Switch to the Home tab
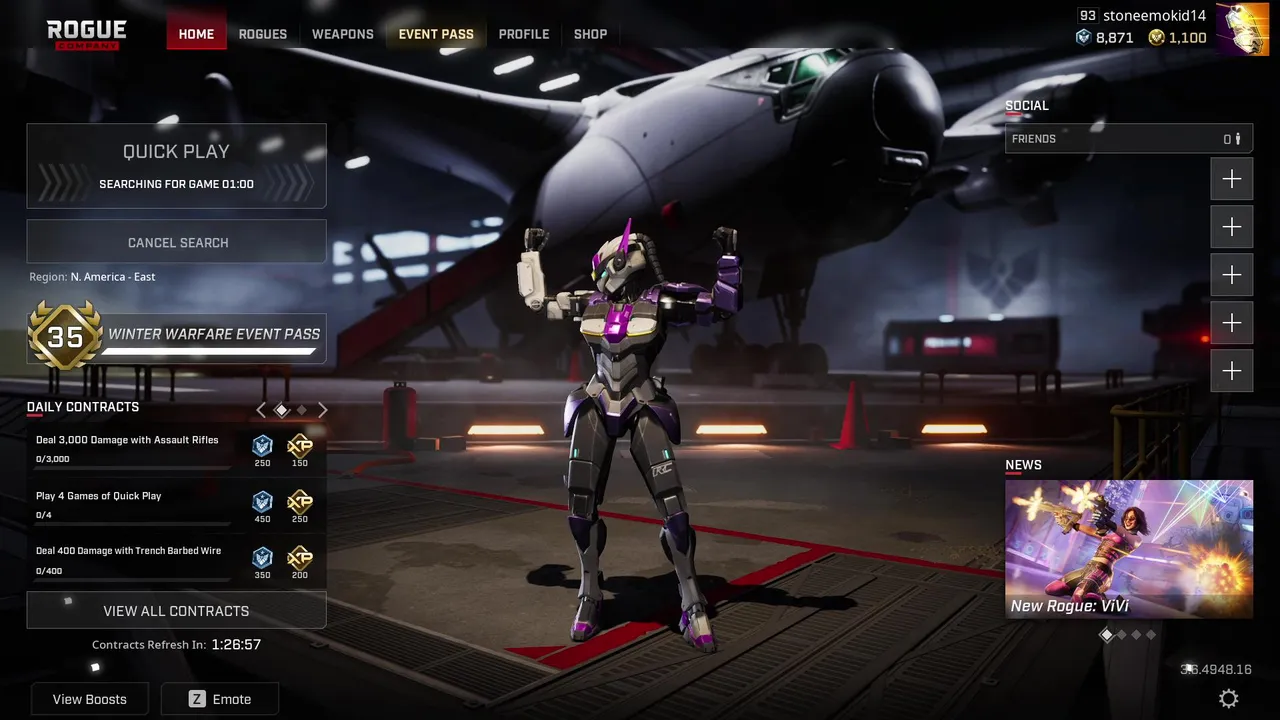The image size is (1280, 720). (196, 34)
